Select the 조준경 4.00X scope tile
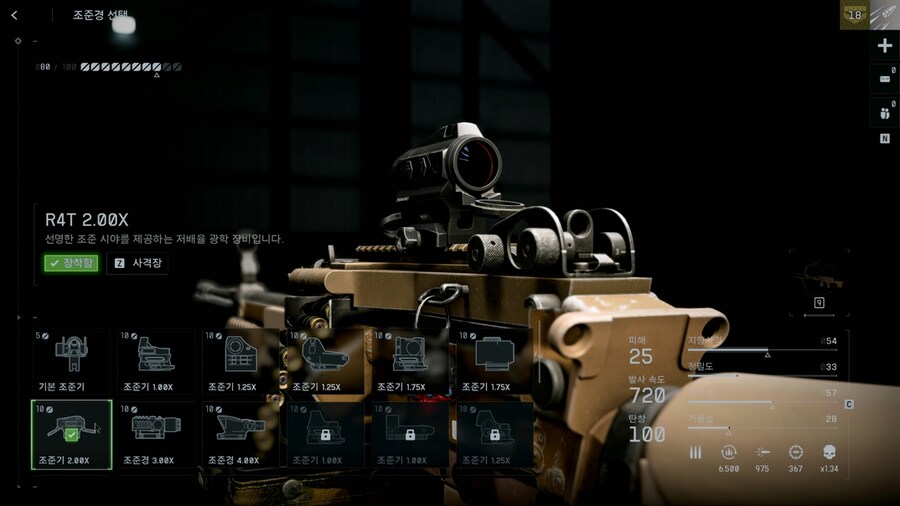900x506 pixels. 240,435
